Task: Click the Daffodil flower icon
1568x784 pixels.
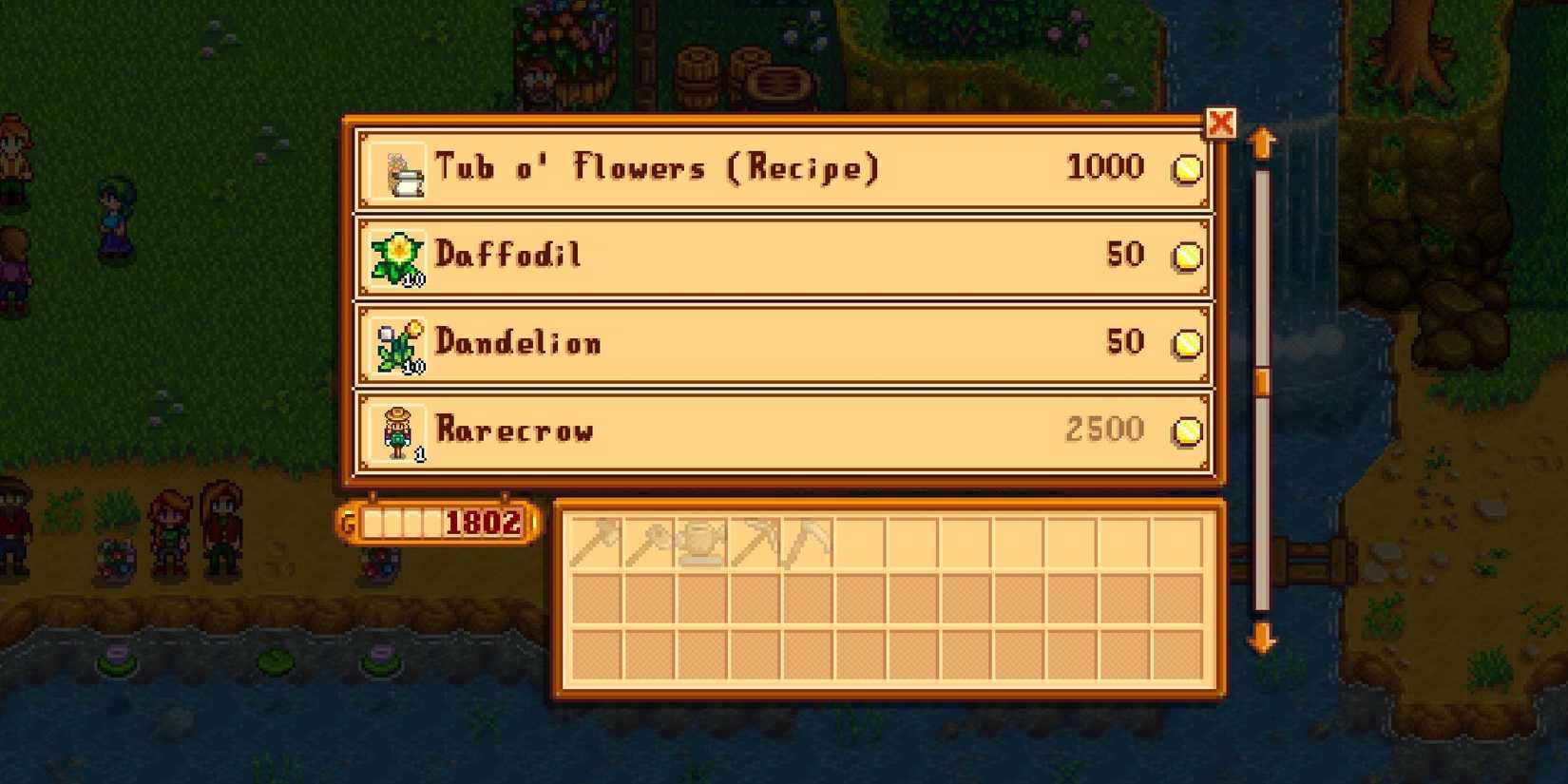Action: click(397, 255)
